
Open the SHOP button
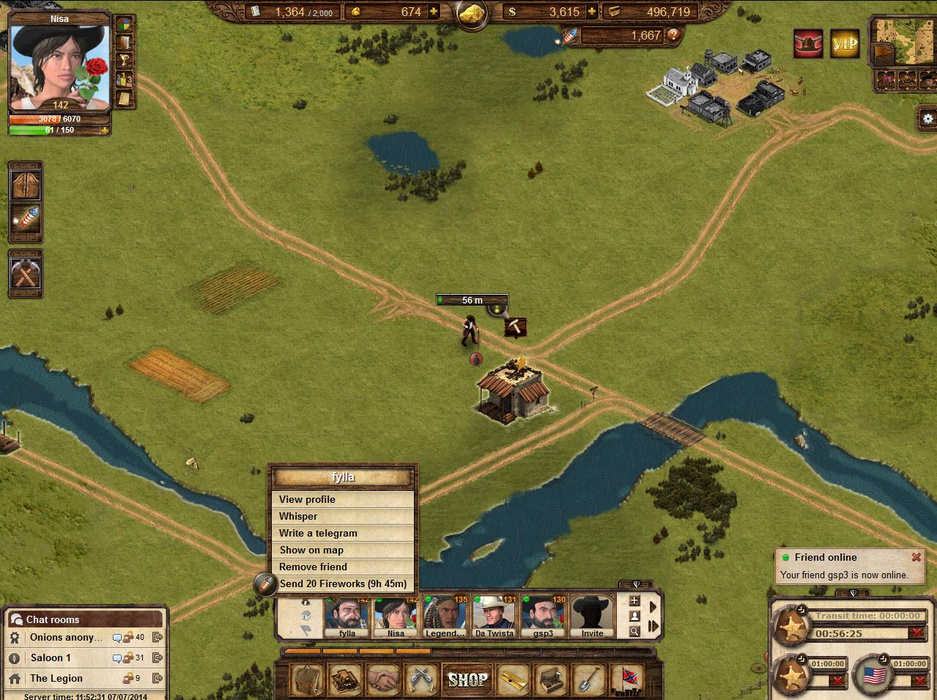(x=467, y=679)
